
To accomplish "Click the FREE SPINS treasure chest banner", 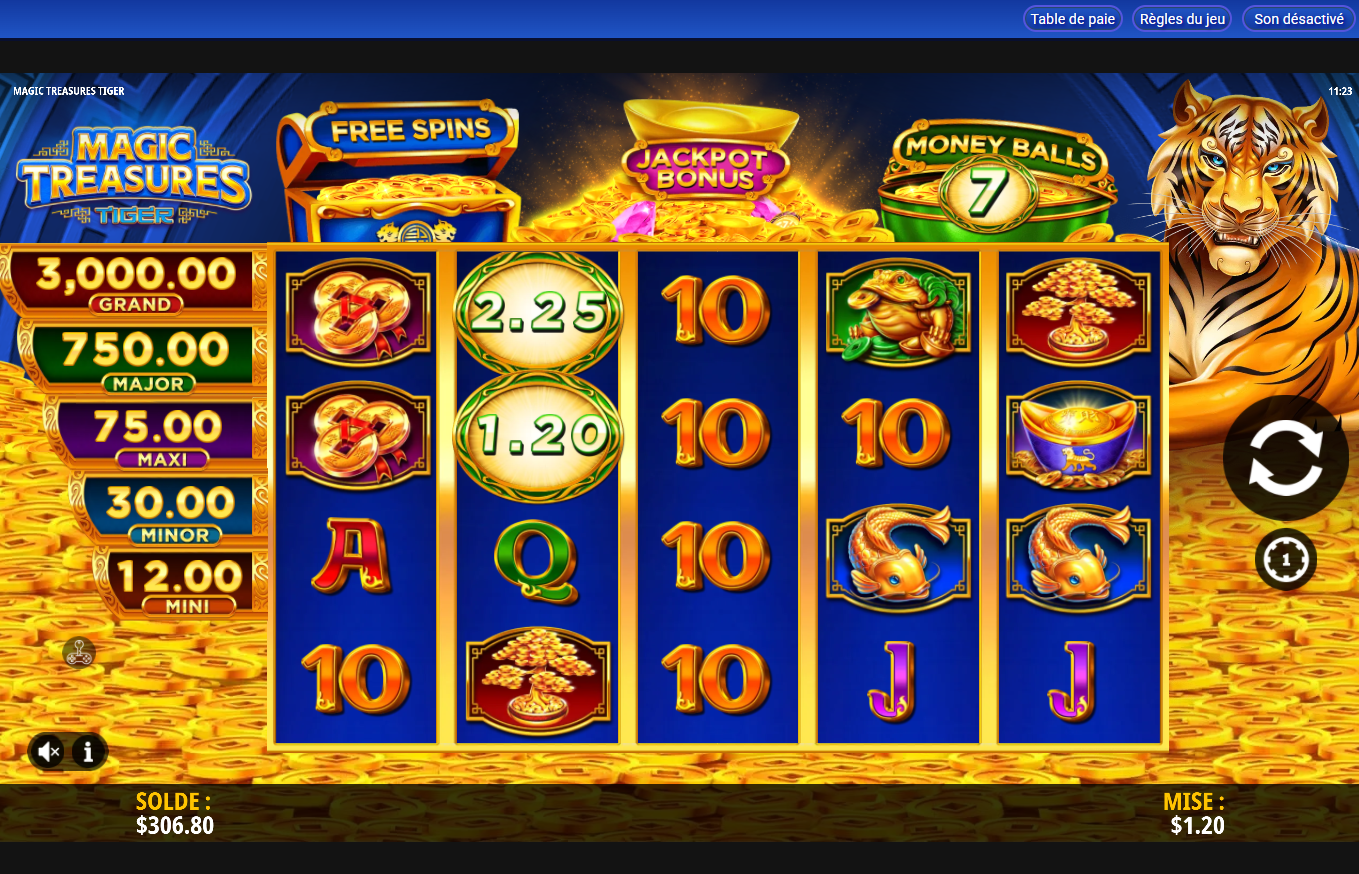I will tap(400, 160).
